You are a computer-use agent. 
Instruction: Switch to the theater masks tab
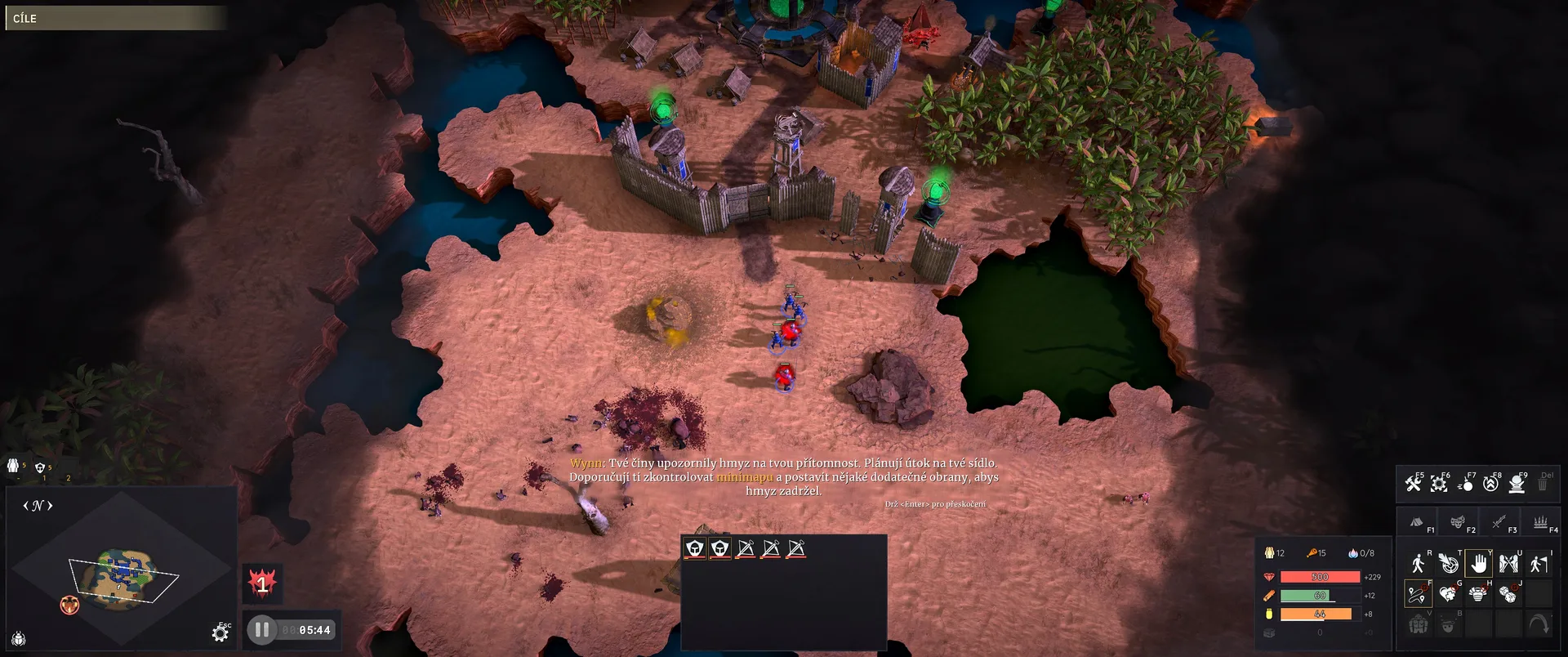click(1458, 521)
